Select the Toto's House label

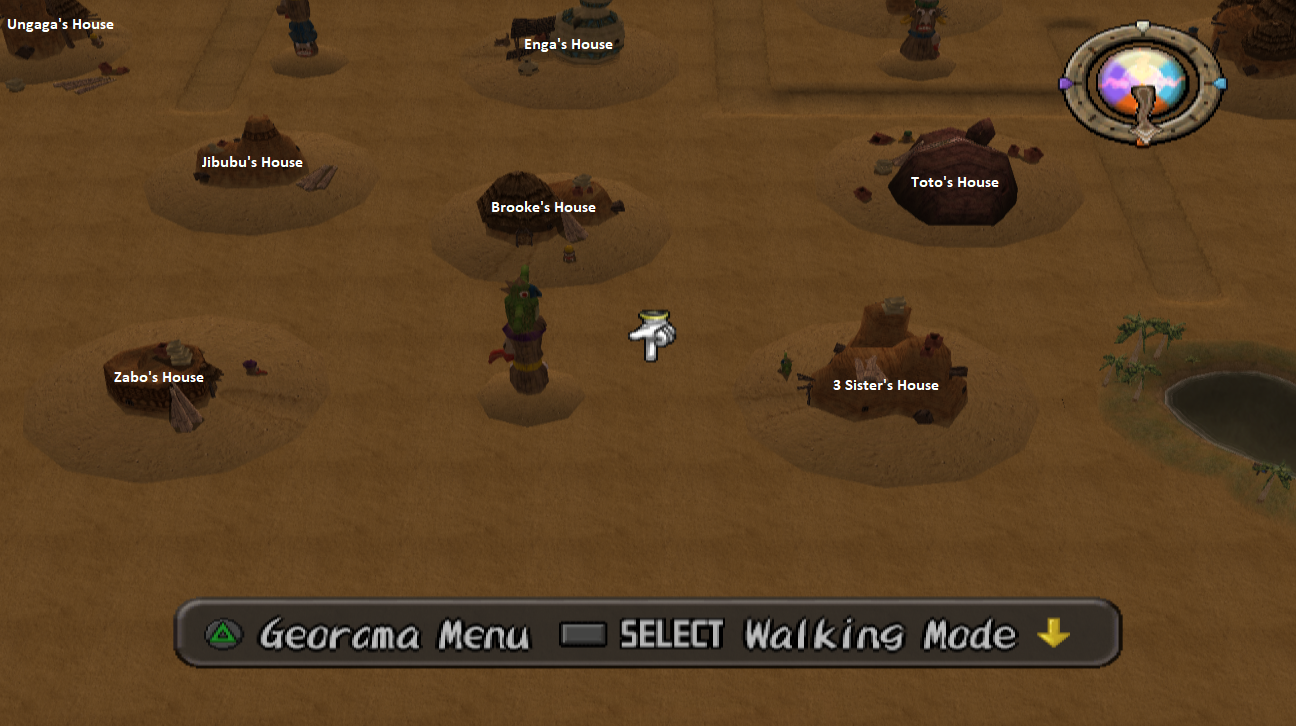pos(955,182)
